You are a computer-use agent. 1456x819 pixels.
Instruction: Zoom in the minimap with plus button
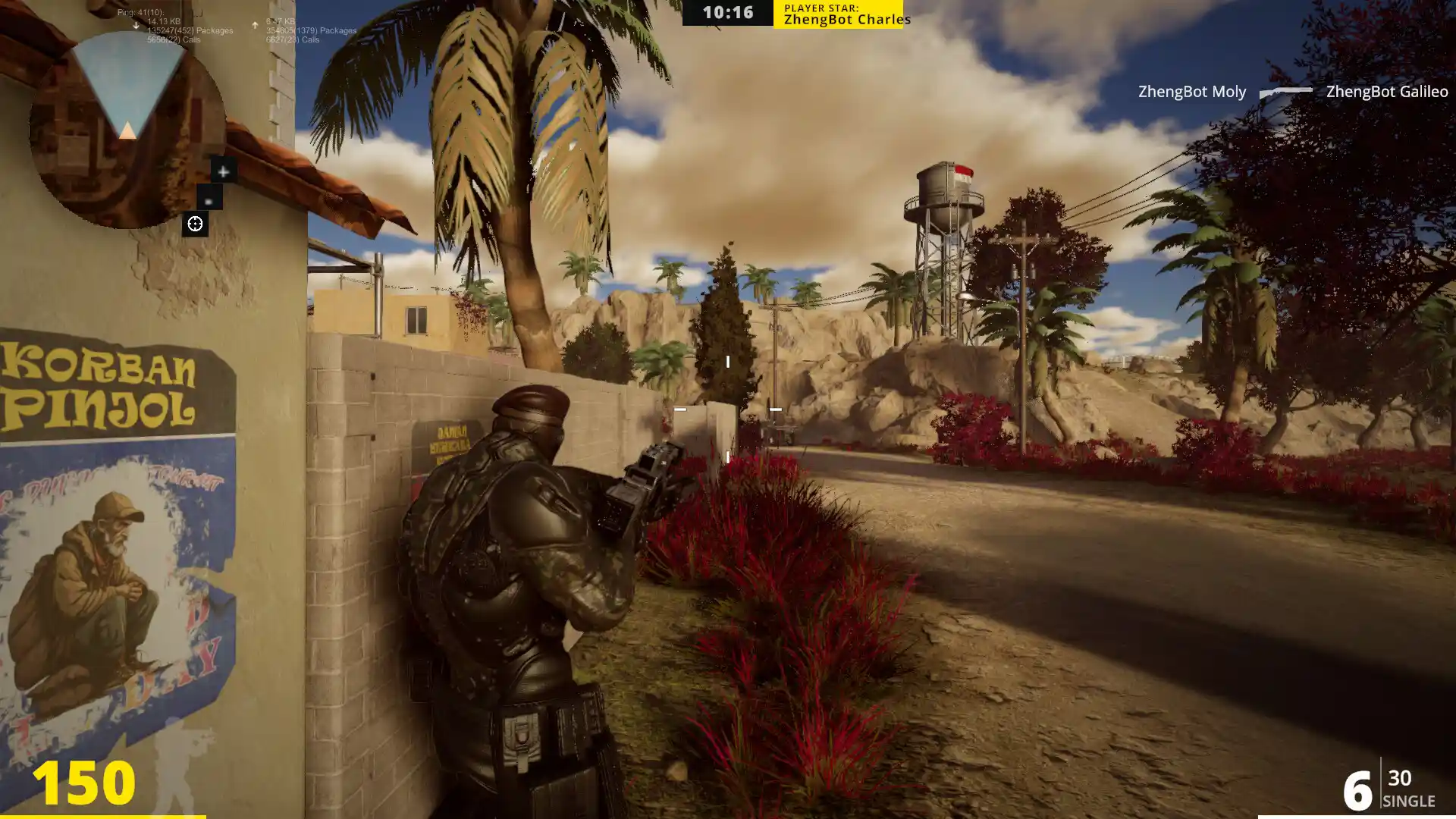223,171
